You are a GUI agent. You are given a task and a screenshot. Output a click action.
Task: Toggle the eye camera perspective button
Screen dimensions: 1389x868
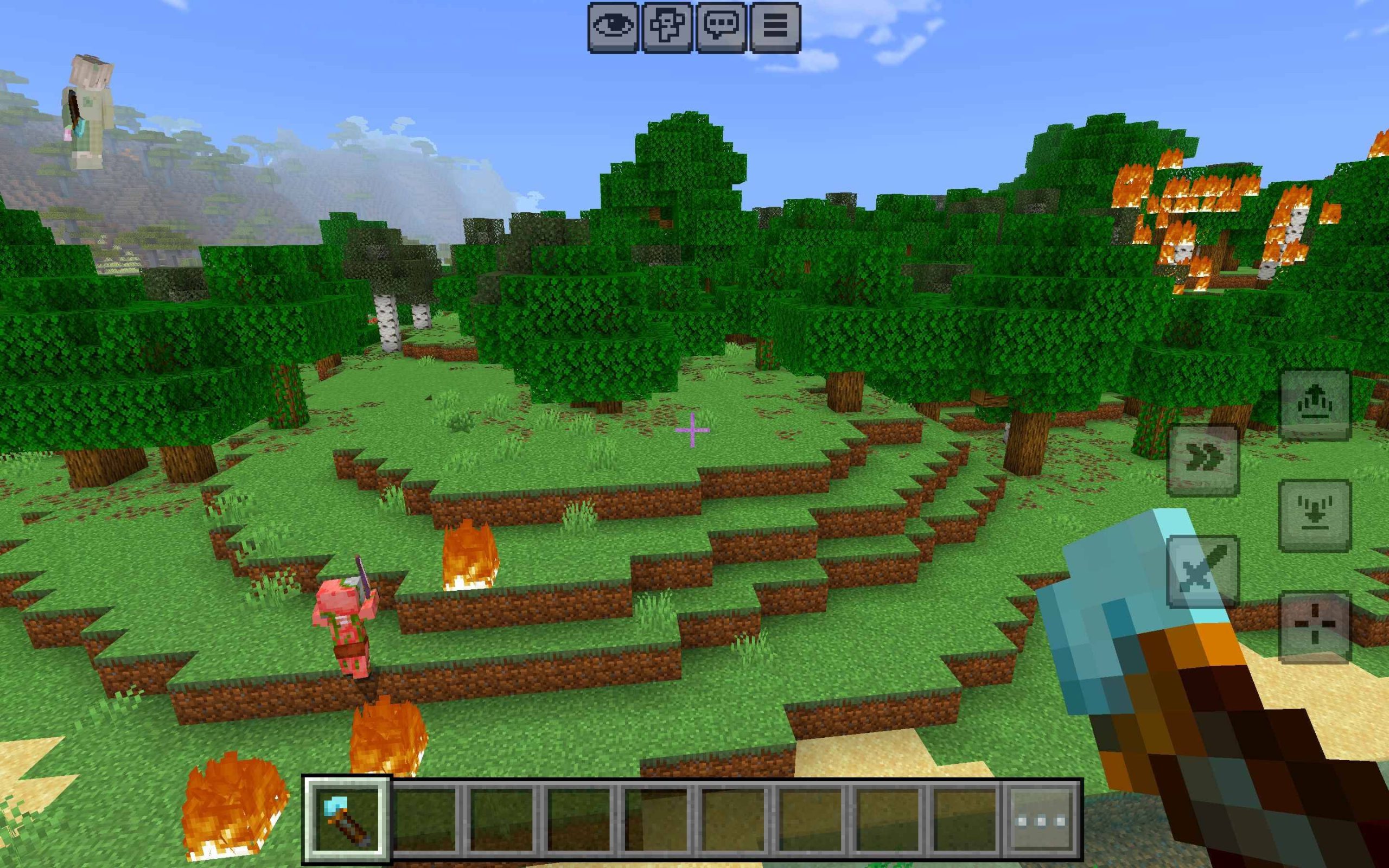[x=613, y=27]
